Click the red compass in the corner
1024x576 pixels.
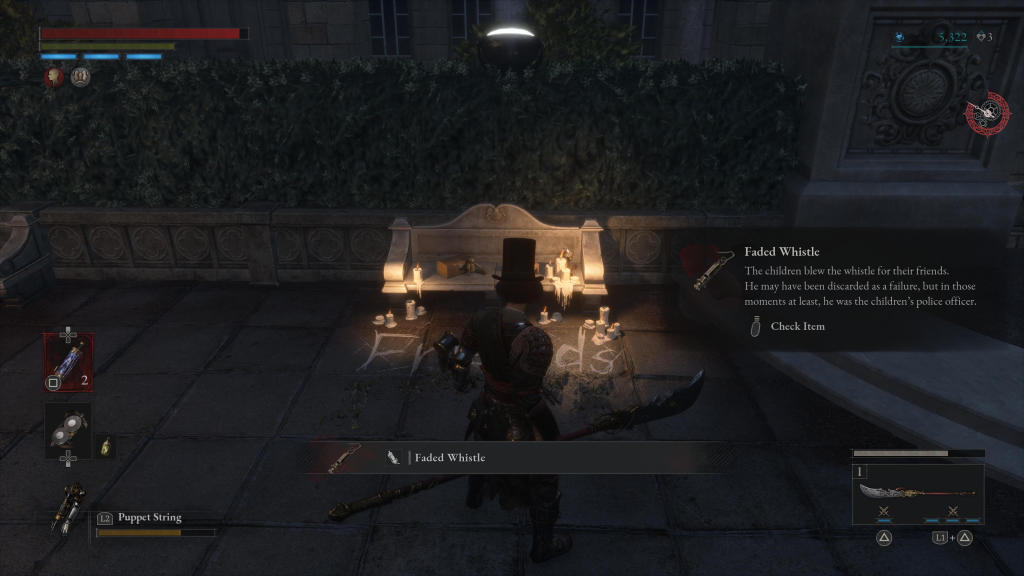point(988,114)
